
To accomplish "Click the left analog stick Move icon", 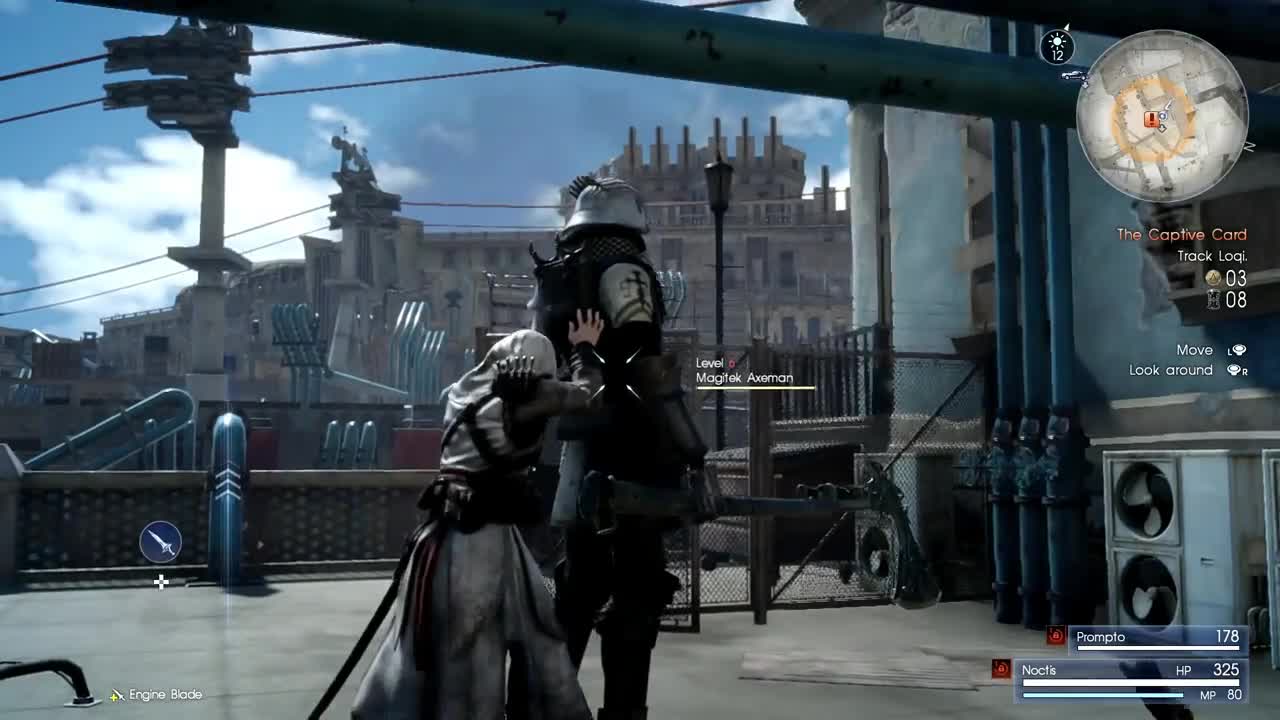I will 1240,350.
